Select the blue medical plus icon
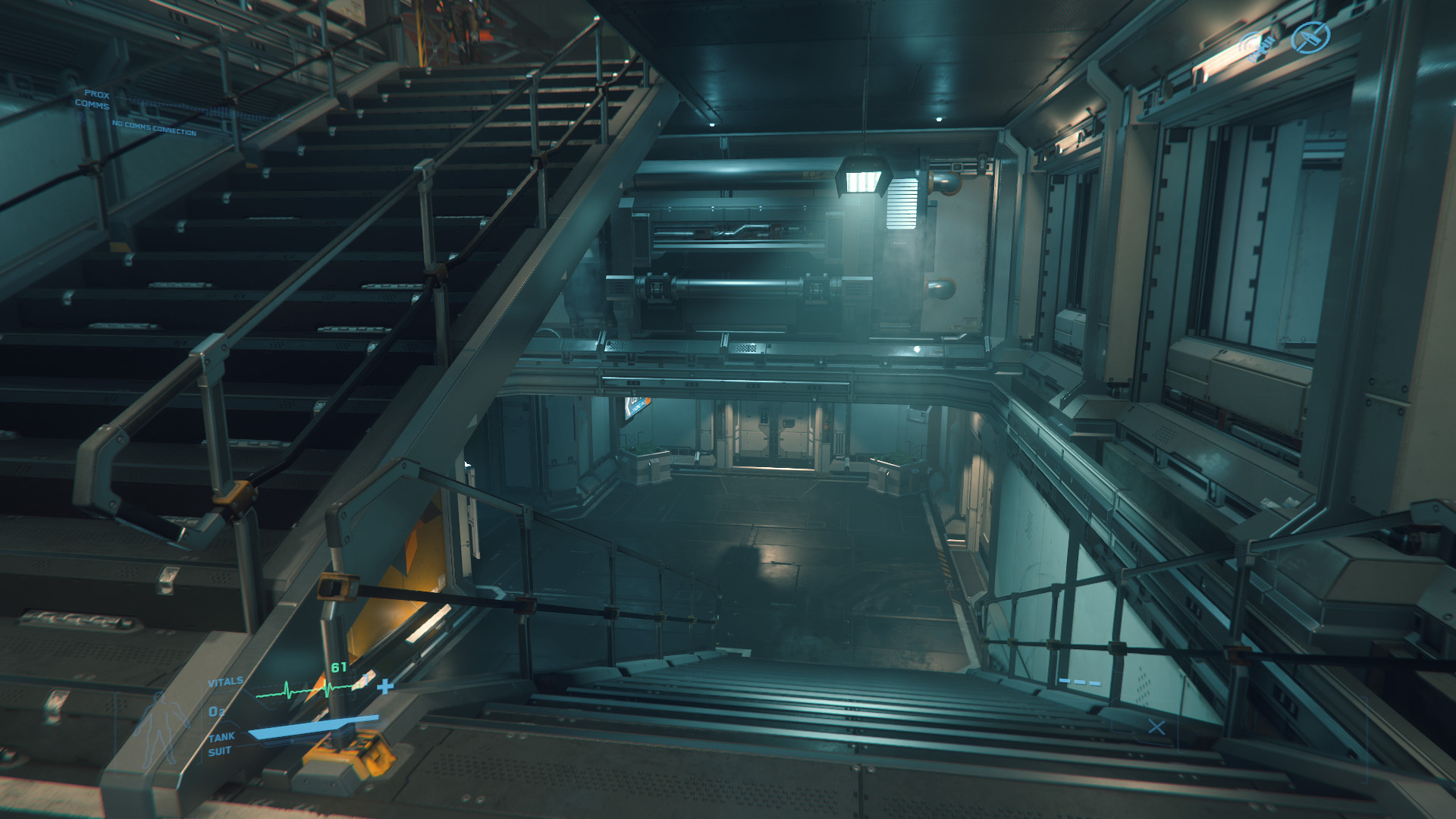The image size is (1456, 819). 385,686
